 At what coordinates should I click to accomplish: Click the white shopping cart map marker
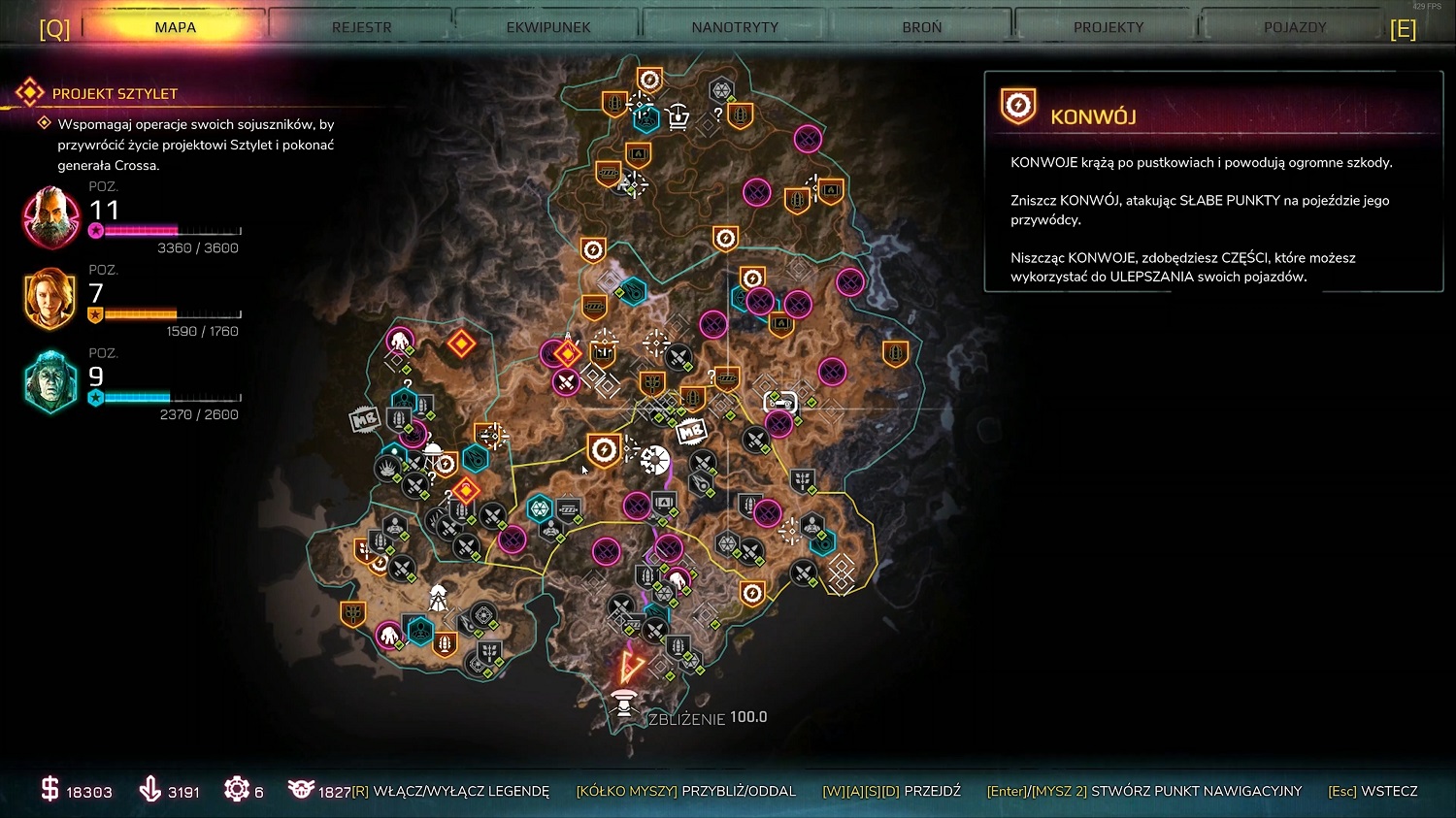(x=678, y=116)
